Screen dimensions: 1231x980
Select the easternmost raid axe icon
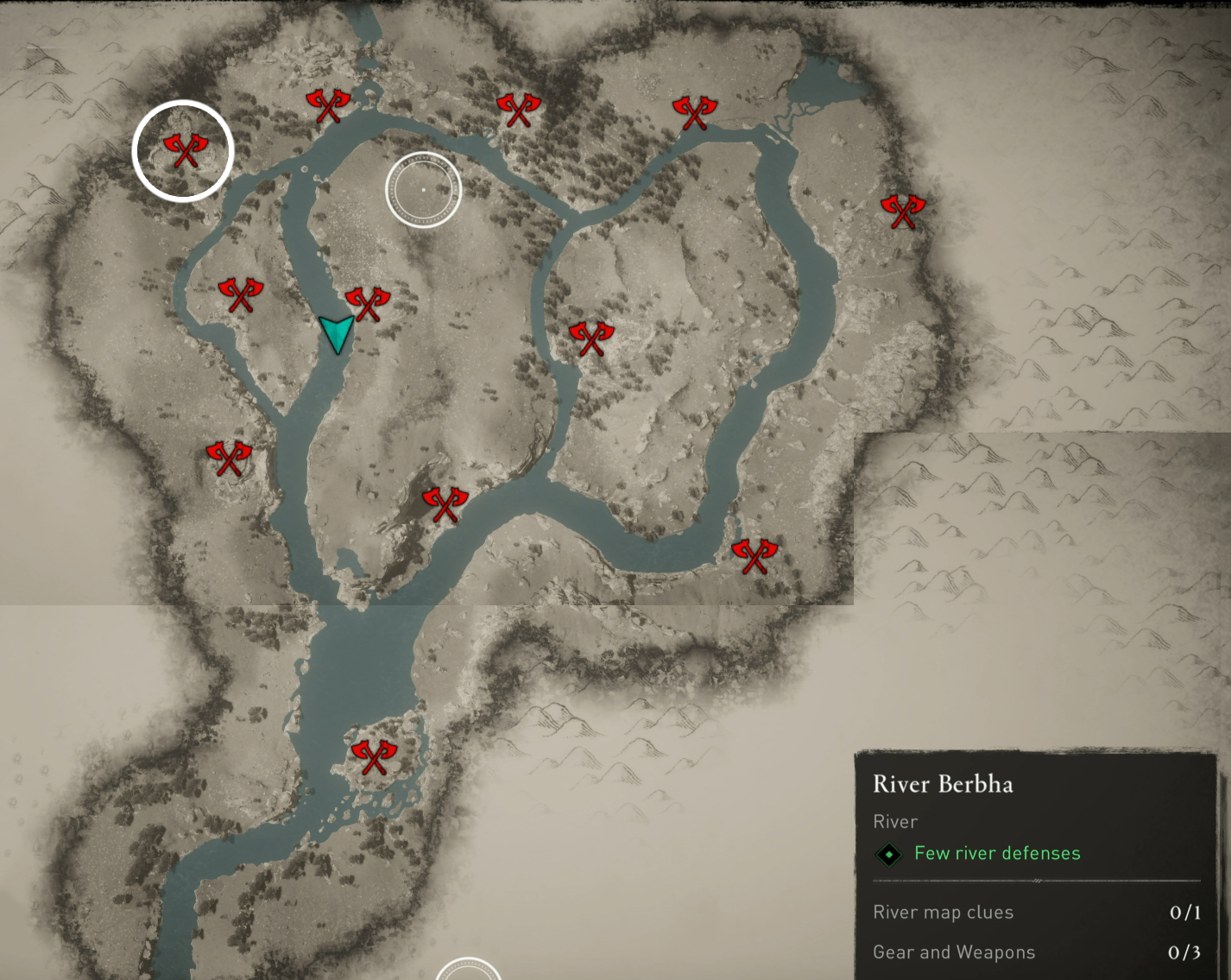click(905, 208)
